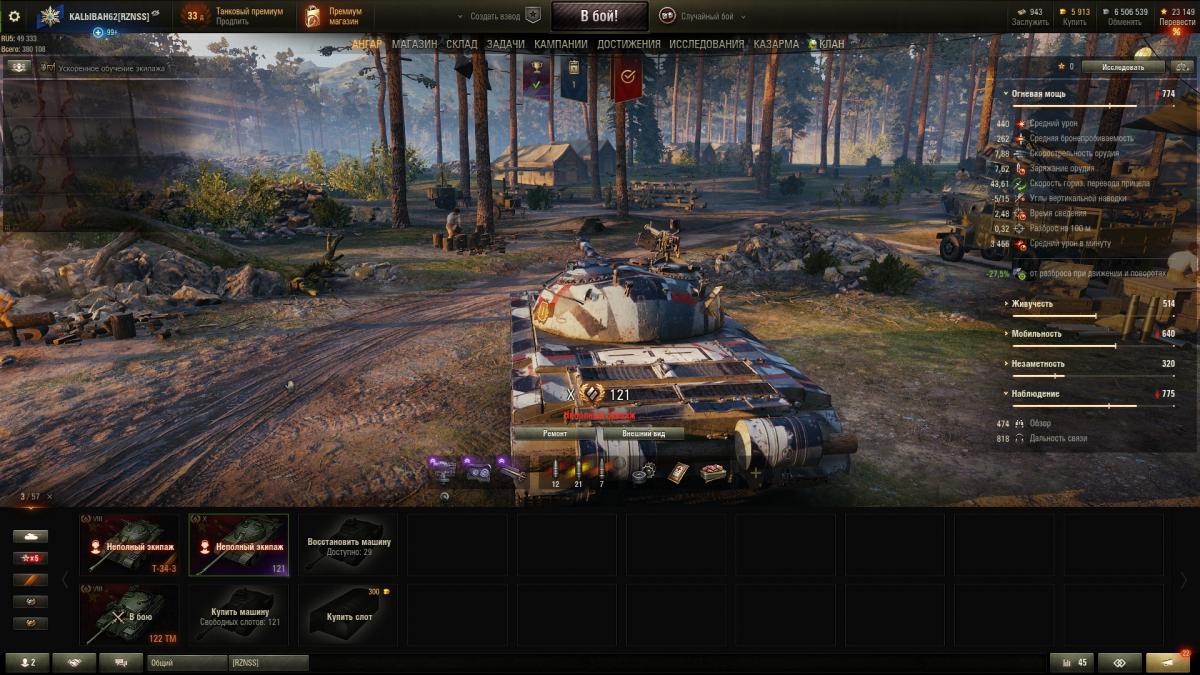Click Создать взвод to create platoon
This screenshot has height=675, width=1200.
pos(498,16)
